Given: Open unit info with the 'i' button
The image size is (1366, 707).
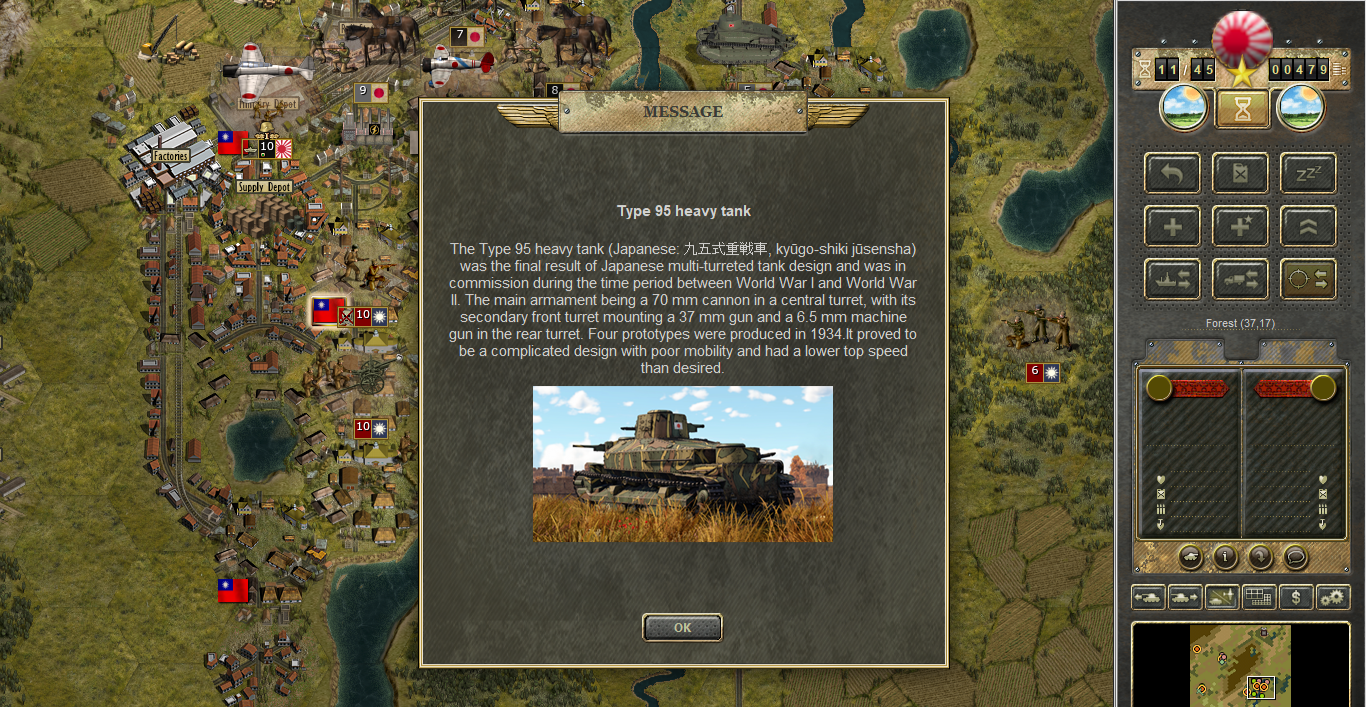Looking at the screenshot, I should pos(1225,557).
